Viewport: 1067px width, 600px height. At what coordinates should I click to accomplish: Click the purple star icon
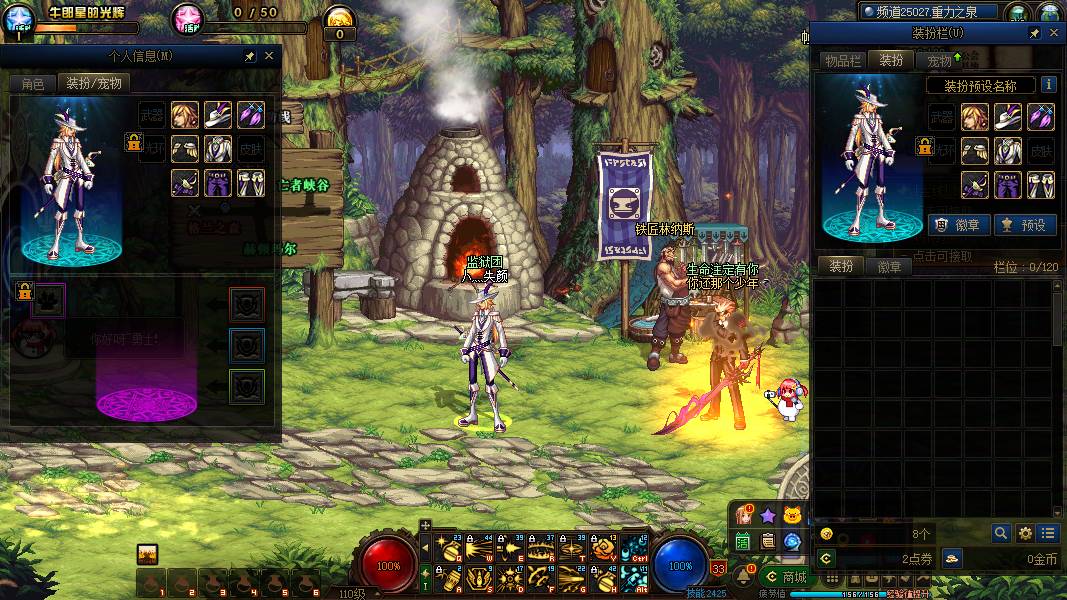[x=767, y=515]
